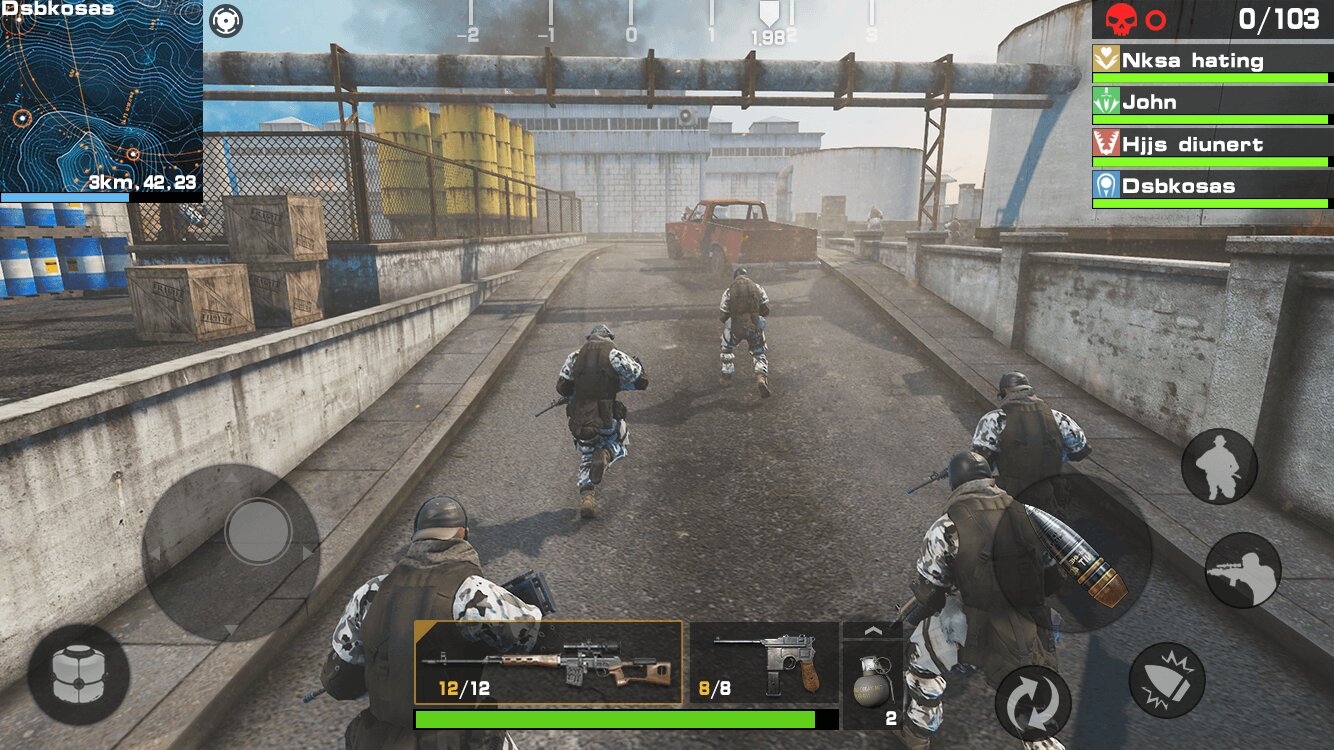
Task: Open the minimap in the corner
Action: (x=100, y=98)
